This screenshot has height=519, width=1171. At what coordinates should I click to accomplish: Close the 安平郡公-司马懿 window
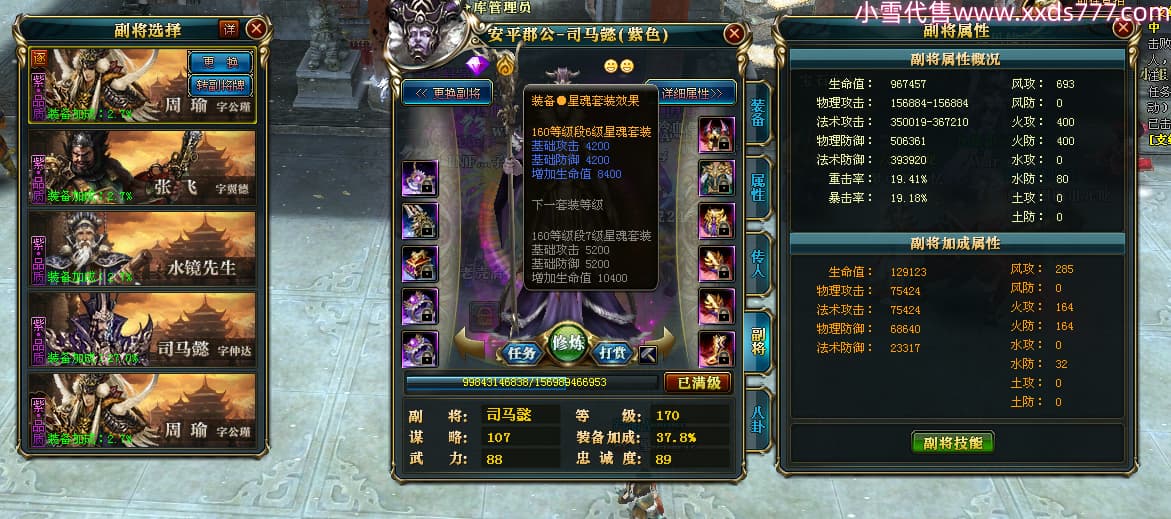pos(734,34)
